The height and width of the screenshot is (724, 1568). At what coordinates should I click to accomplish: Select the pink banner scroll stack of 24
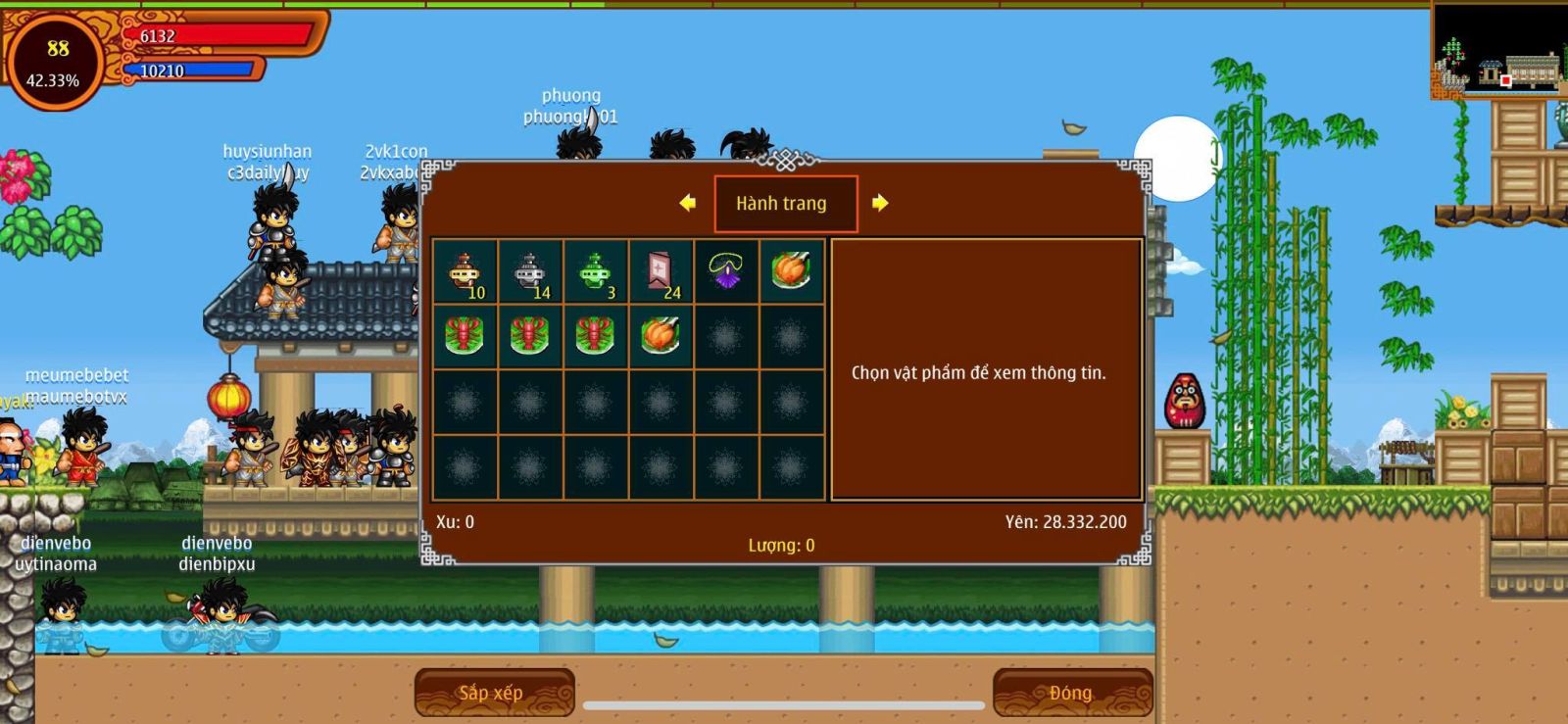pos(661,272)
